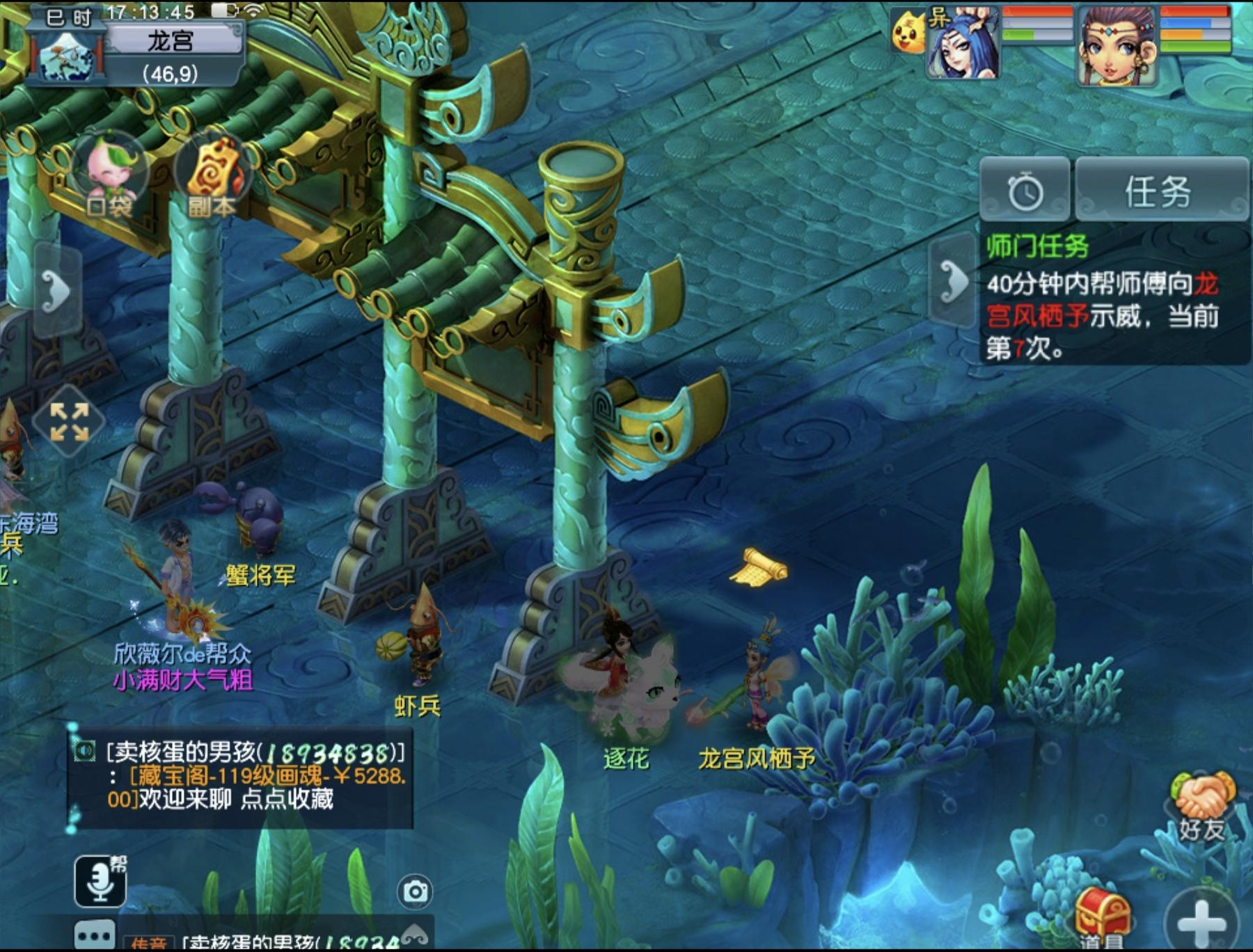The width and height of the screenshot is (1253, 952).
Task: Activate the microphone voice chat button
Action: coord(100,881)
